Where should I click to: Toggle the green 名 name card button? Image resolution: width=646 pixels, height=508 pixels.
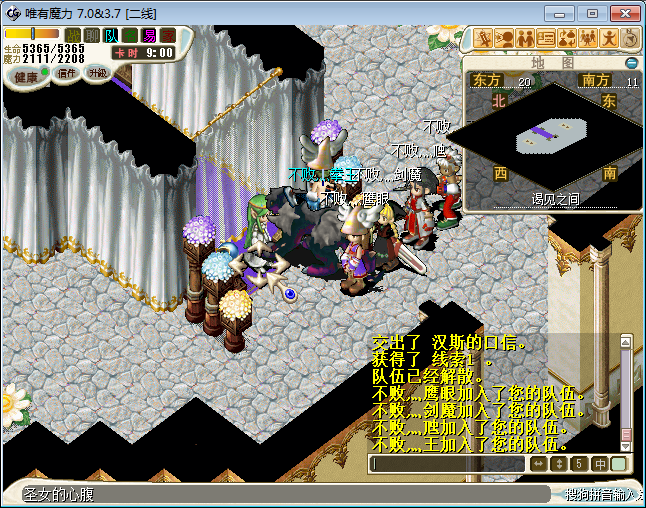pos(130,36)
